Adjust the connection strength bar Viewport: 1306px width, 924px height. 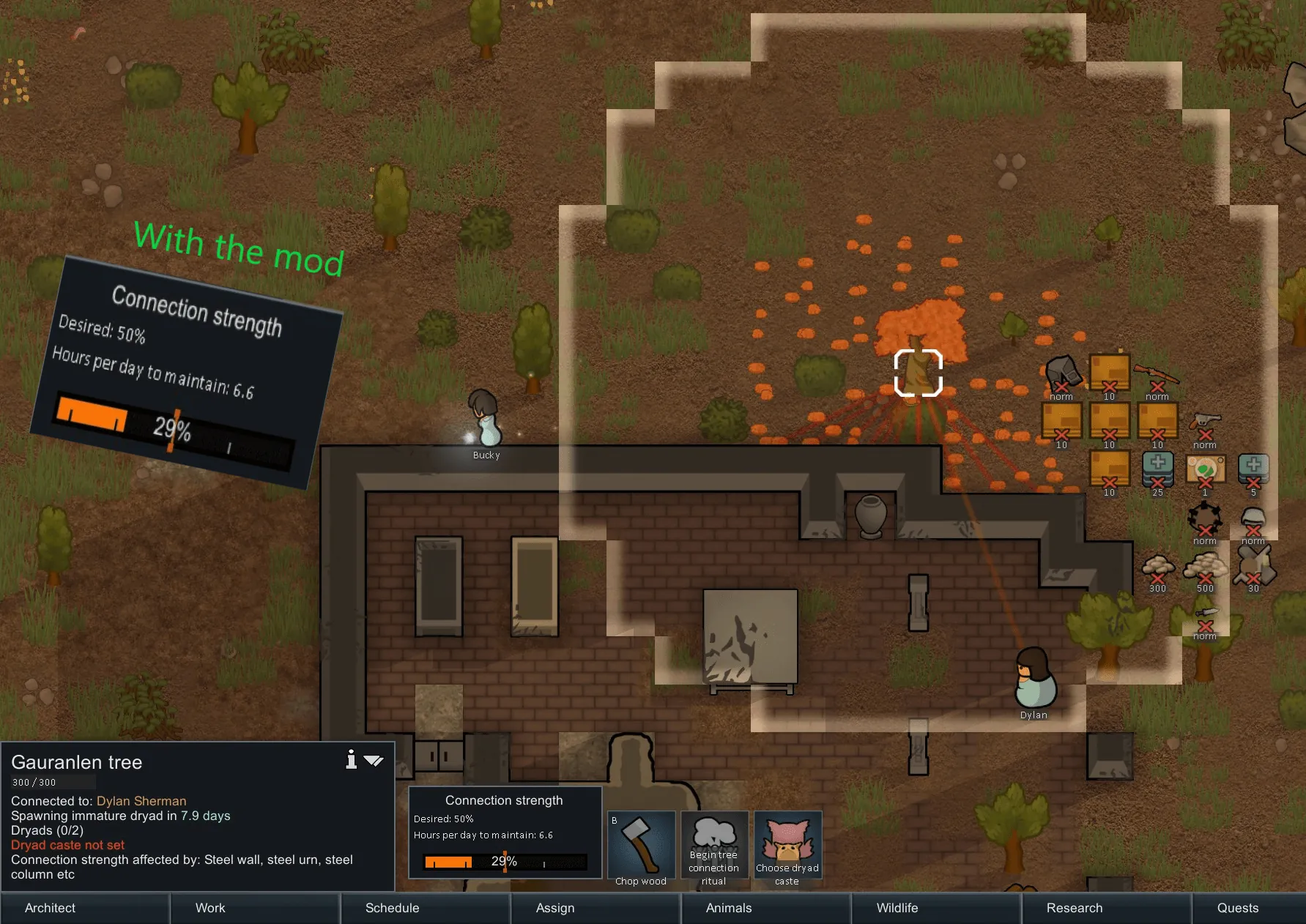505,862
